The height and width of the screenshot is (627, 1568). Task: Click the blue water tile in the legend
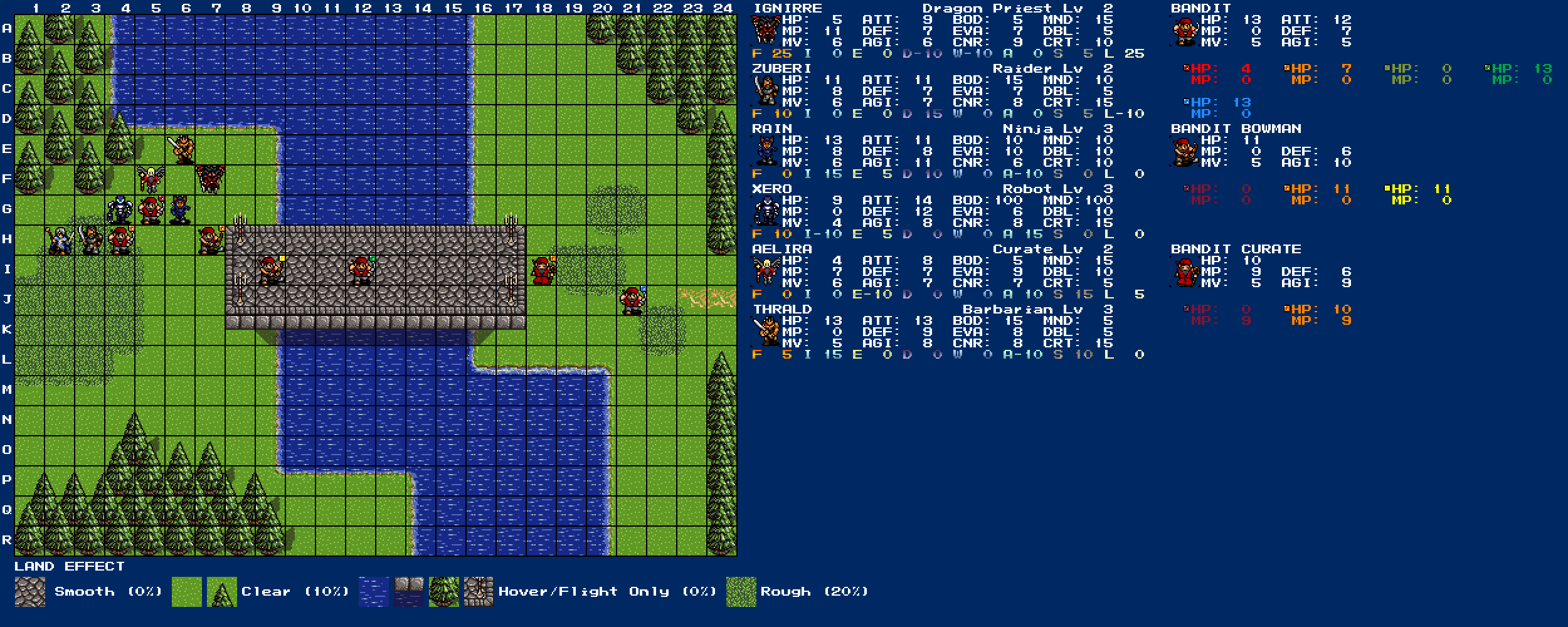click(374, 592)
